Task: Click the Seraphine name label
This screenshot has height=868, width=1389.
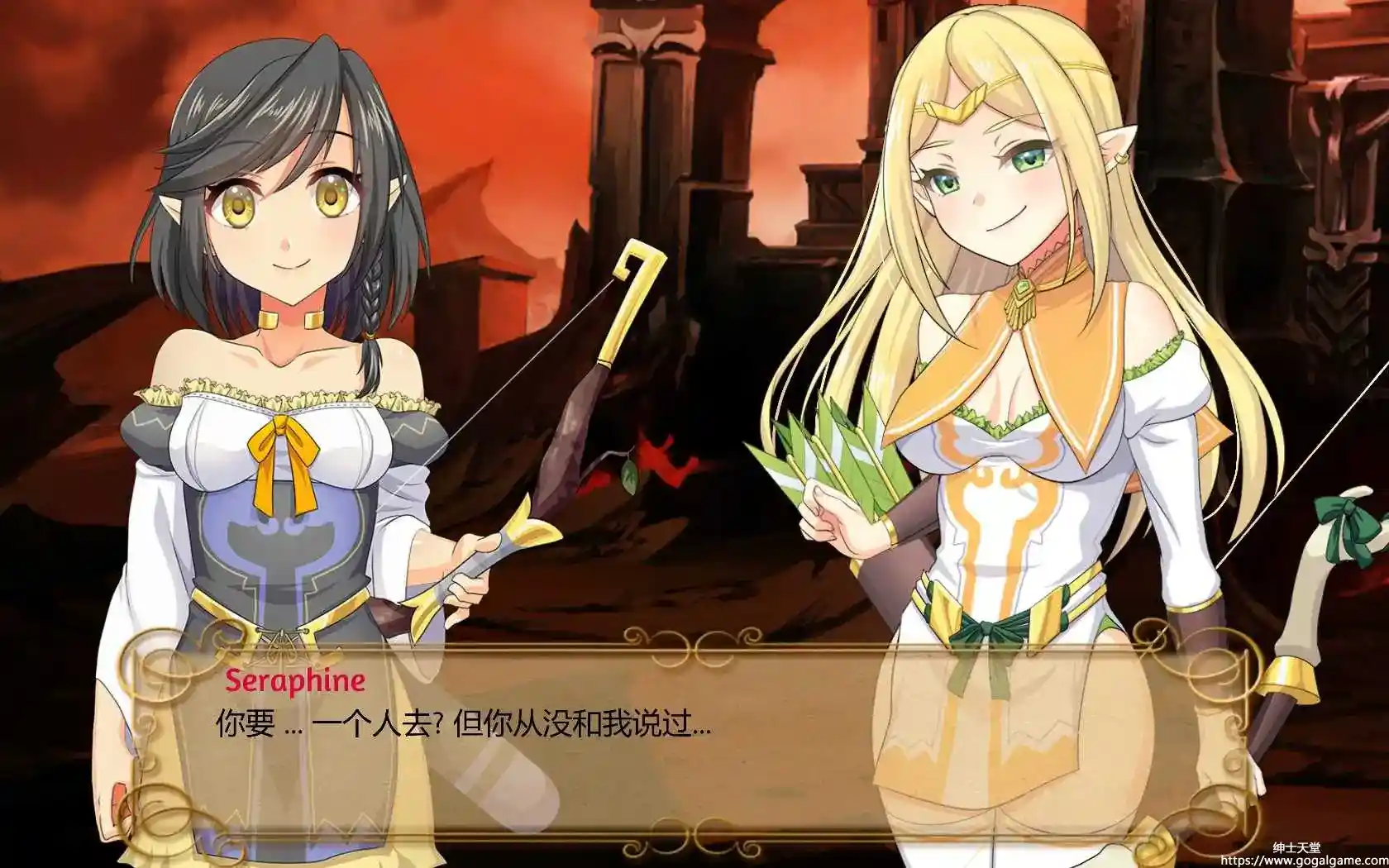Action: (294, 680)
